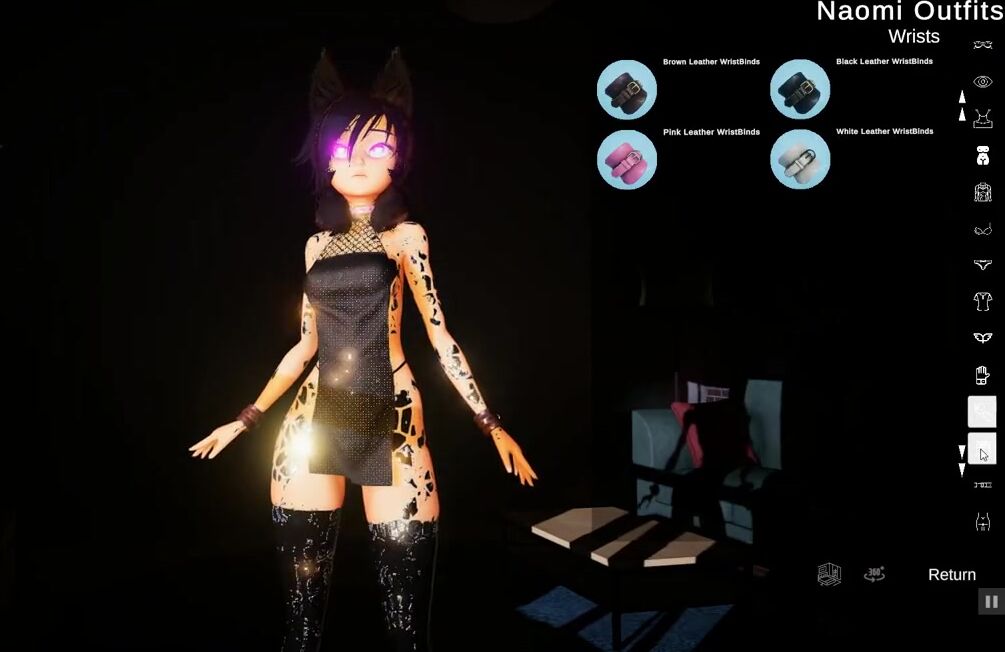Pause with the pause button
The width and height of the screenshot is (1005, 652).
pos(991,601)
